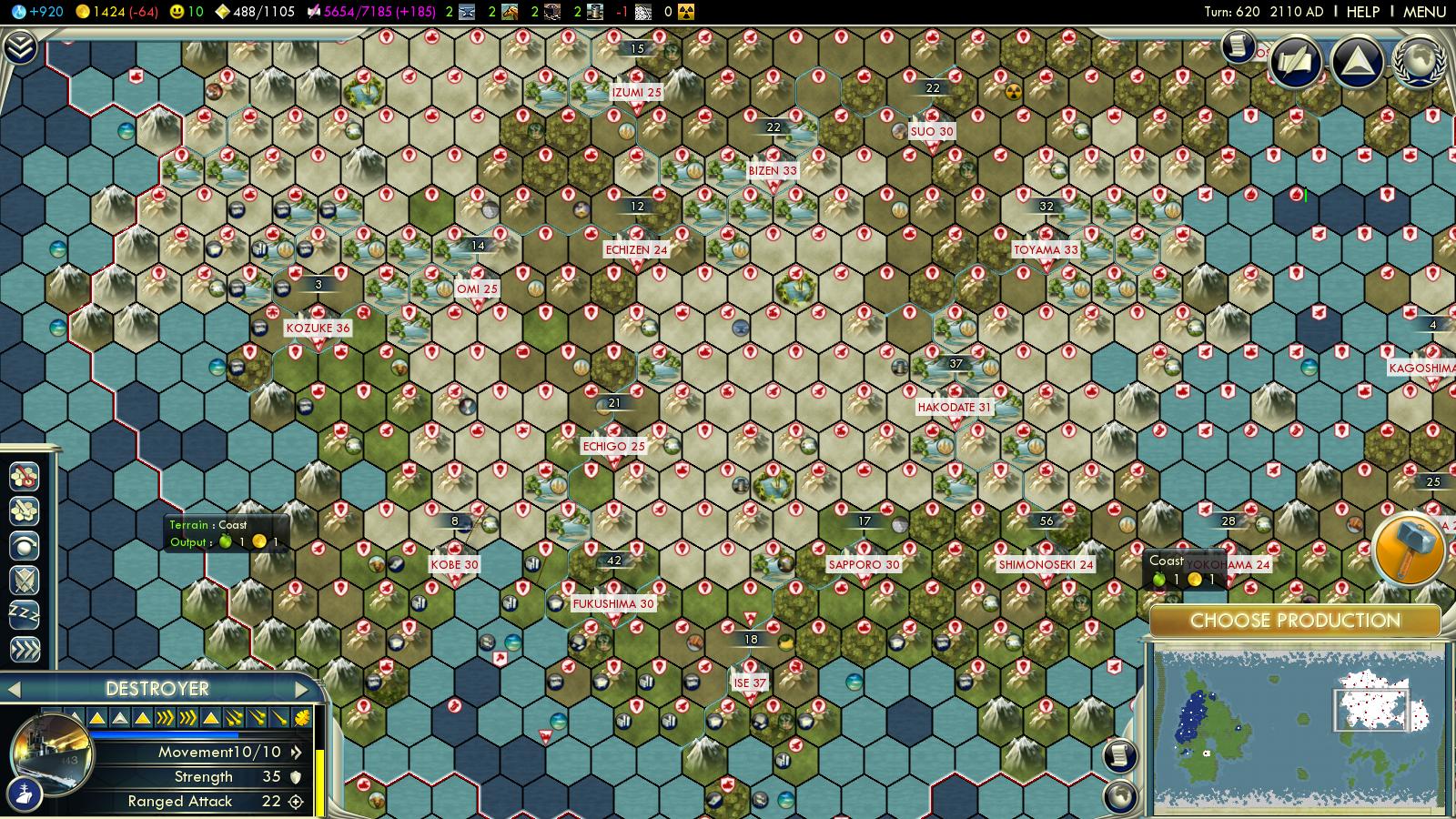Viewport: 1456px width, 819px height.
Task: Put the Destroyer to sleep with Zzz icon
Action: coord(23,614)
